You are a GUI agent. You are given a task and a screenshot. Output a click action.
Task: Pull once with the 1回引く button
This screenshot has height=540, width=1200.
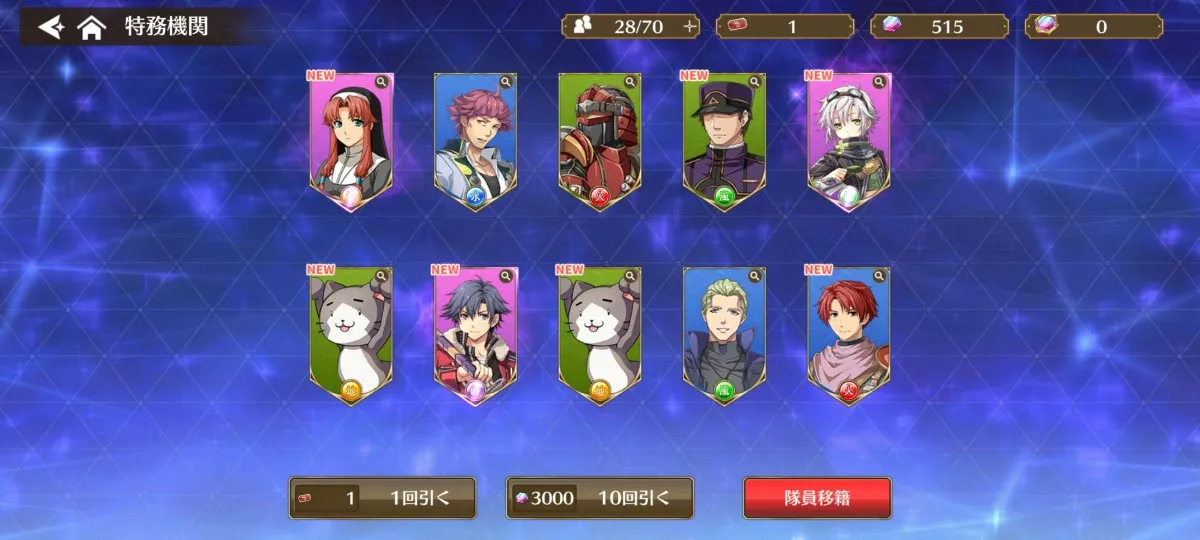click(382, 497)
